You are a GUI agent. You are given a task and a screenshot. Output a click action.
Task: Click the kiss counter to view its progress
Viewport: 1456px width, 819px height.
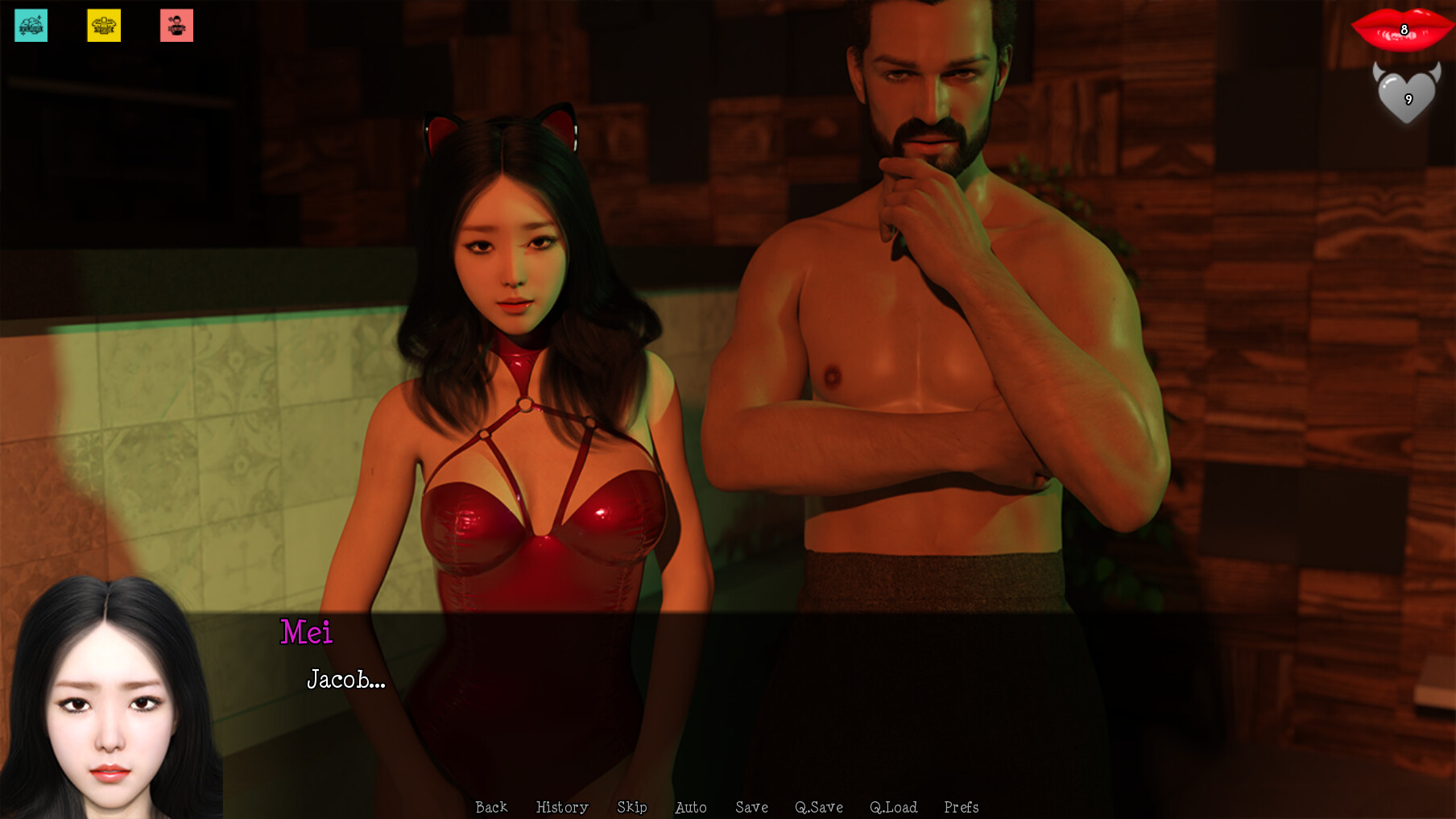(x=1401, y=31)
